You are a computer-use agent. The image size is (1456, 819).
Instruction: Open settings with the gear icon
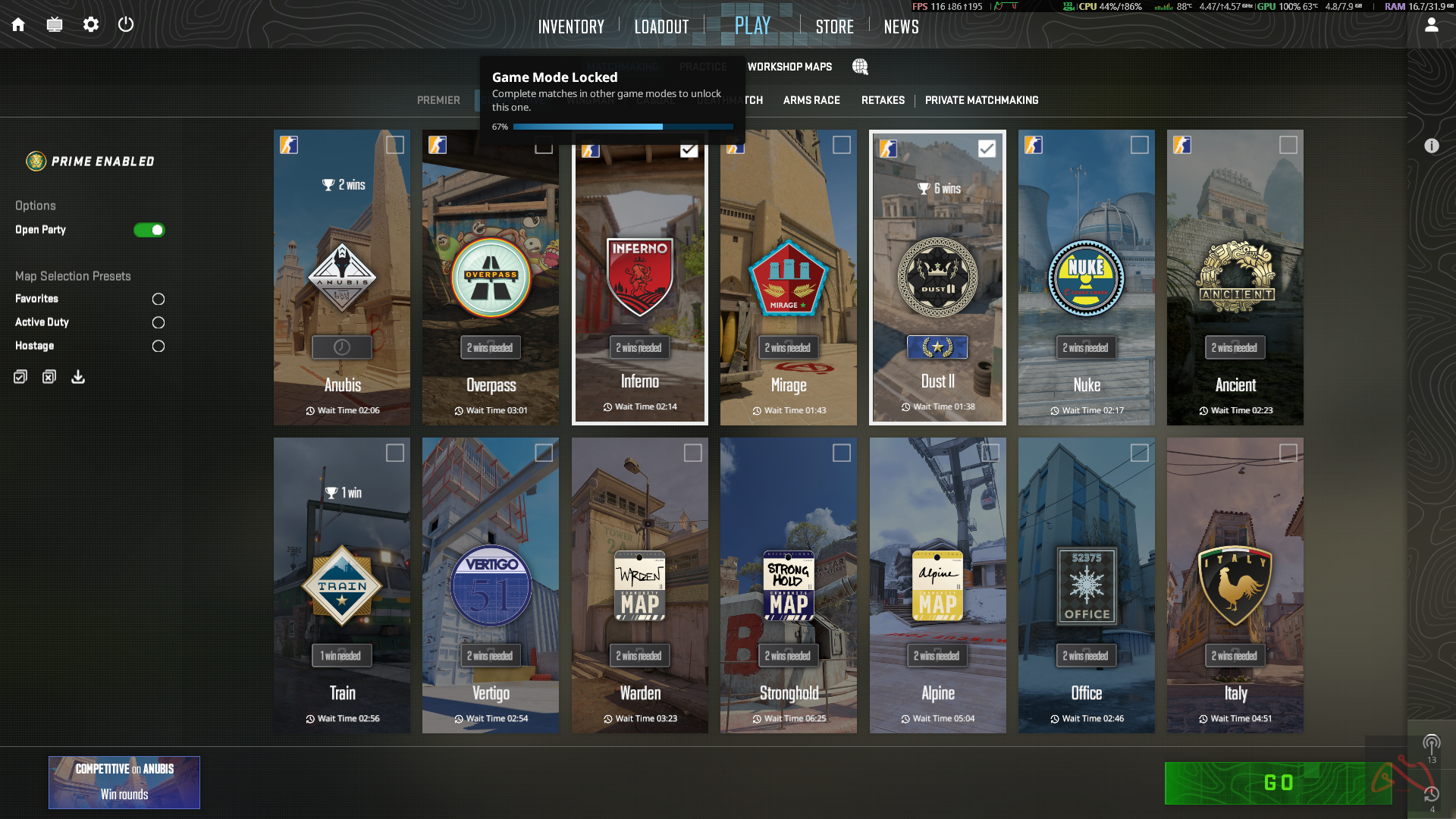click(x=91, y=24)
